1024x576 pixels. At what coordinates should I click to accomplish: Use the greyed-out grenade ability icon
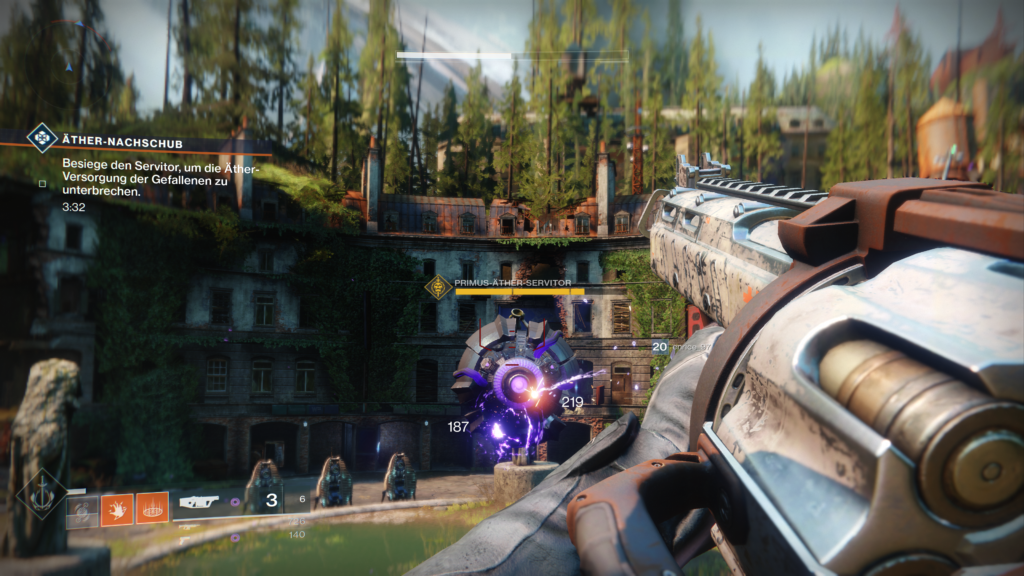[x=83, y=510]
